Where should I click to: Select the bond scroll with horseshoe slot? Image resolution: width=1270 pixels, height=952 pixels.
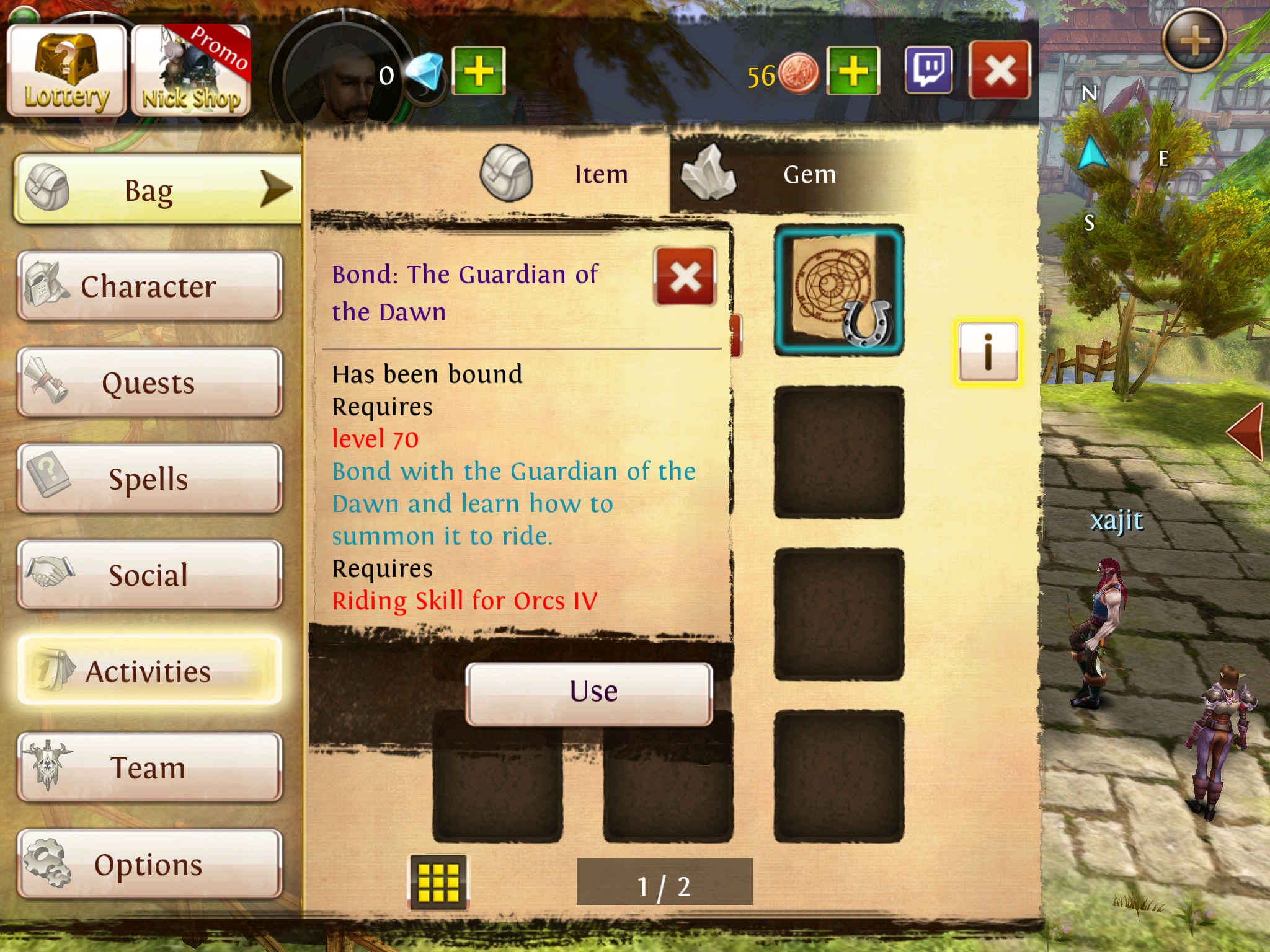pyautogui.click(x=838, y=291)
